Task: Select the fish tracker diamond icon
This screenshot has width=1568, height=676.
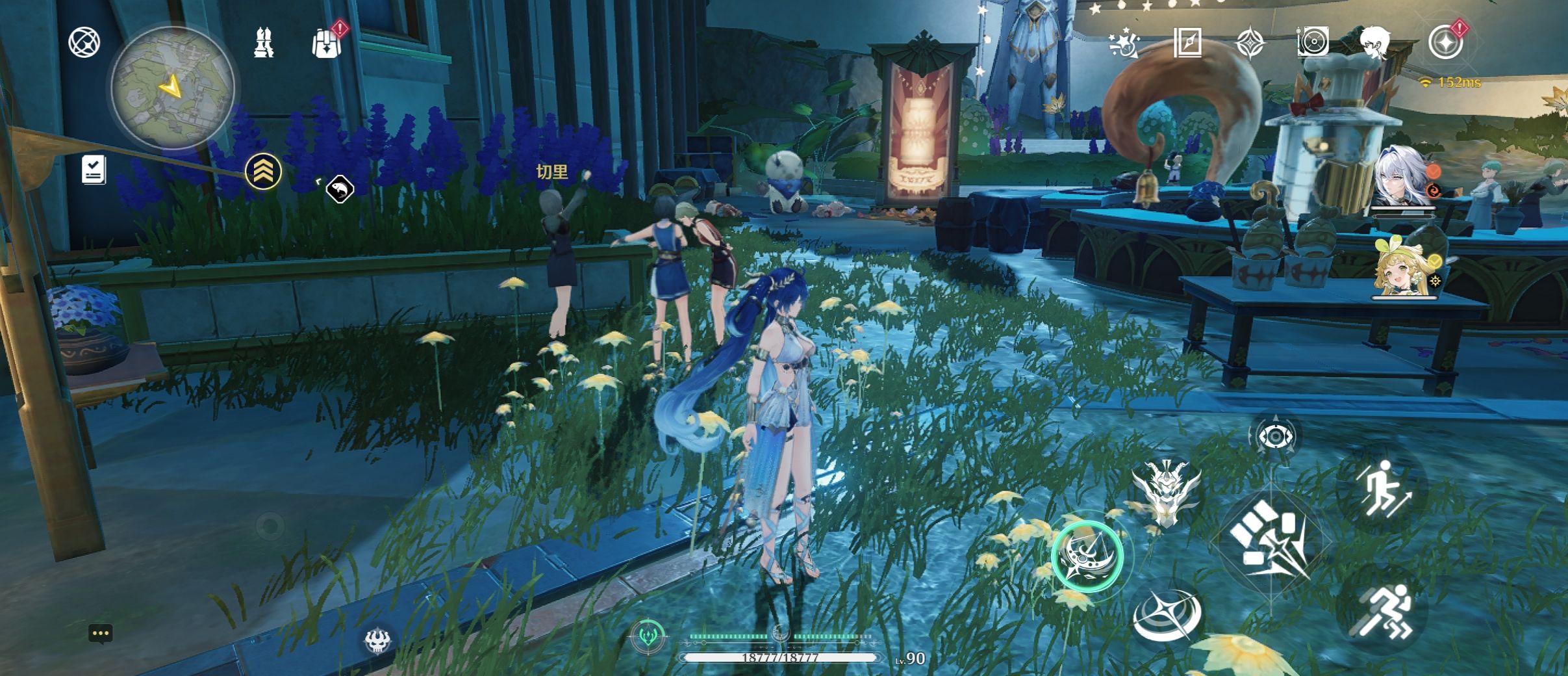Action: pos(340,190)
